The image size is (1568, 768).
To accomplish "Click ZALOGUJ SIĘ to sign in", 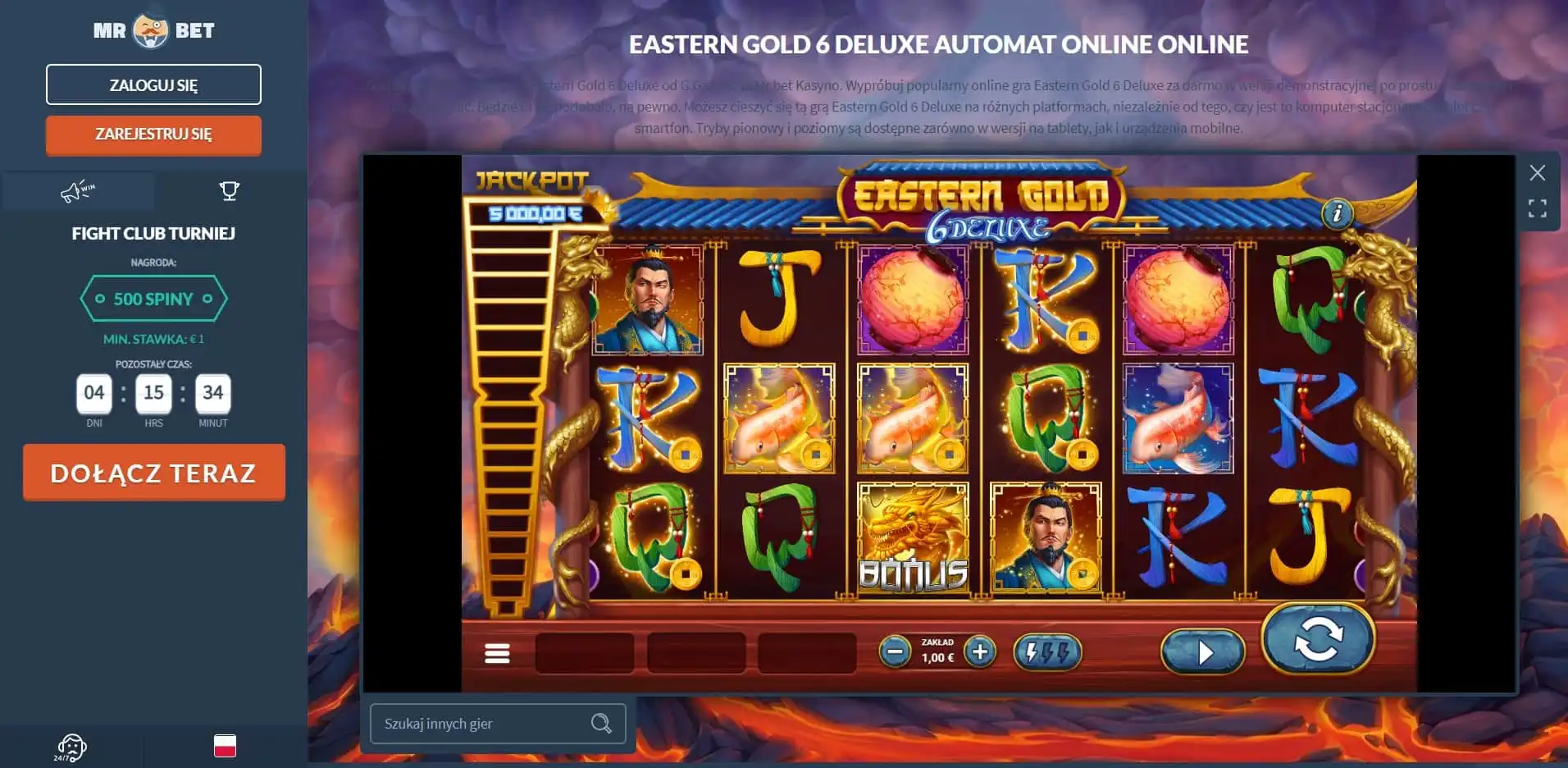I will tap(153, 84).
